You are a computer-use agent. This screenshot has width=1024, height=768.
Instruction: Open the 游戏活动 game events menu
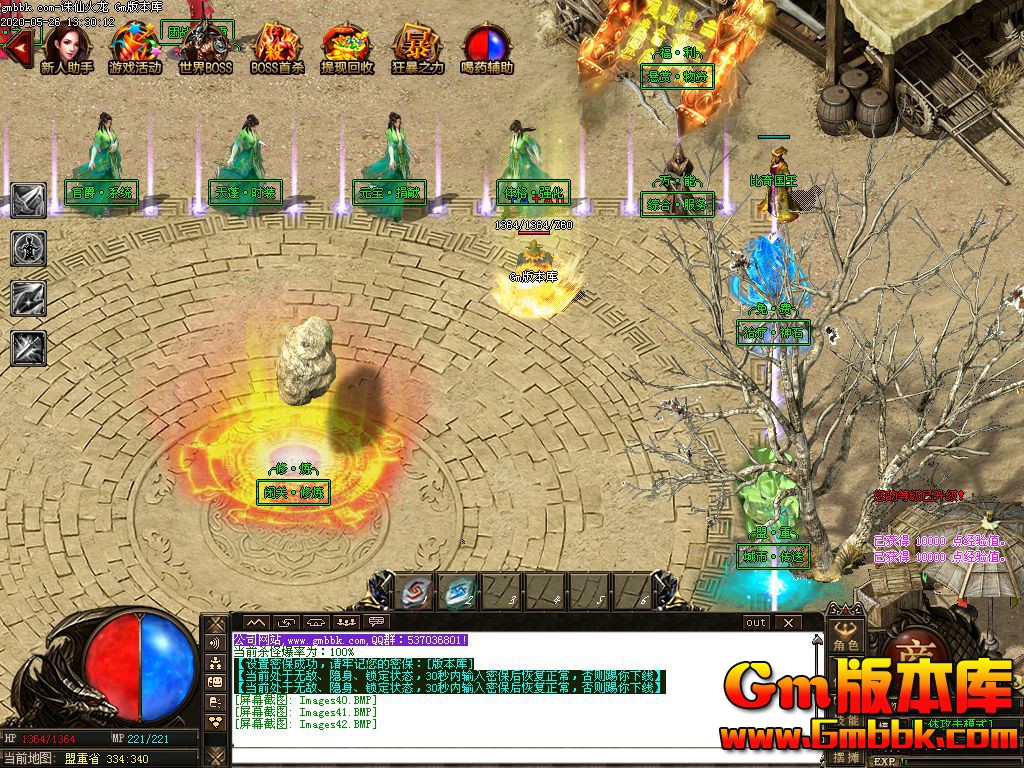pos(135,48)
